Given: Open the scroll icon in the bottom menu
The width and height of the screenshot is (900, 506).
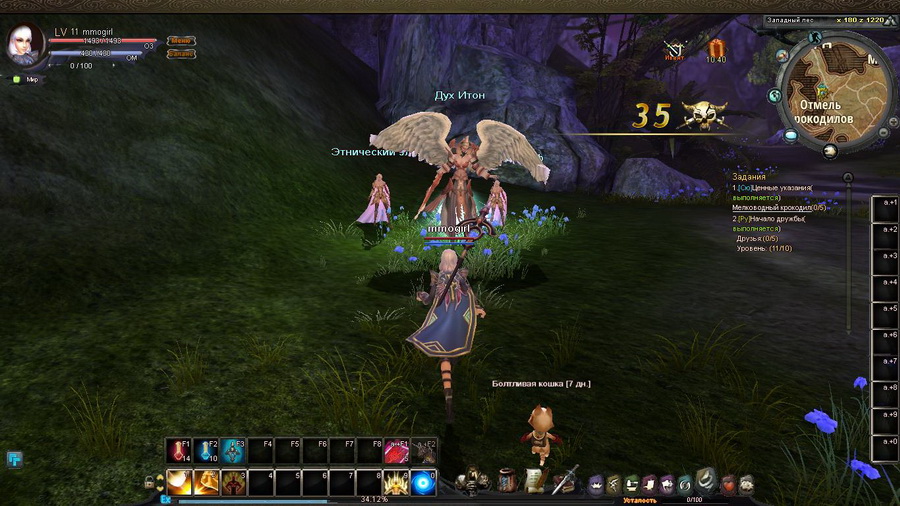Looking at the screenshot, I should click(x=535, y=480).
